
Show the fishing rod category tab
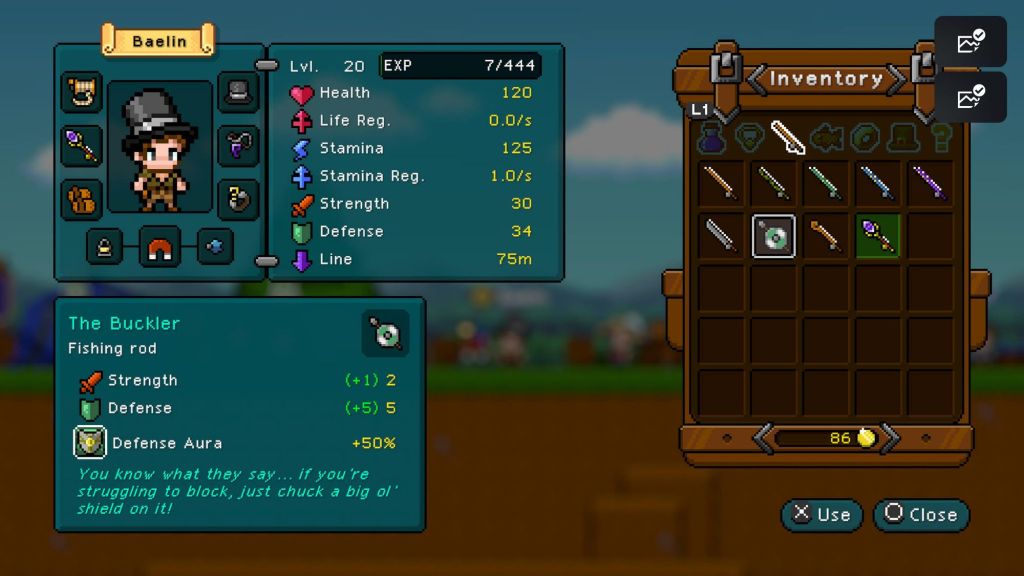click(788, 137)
